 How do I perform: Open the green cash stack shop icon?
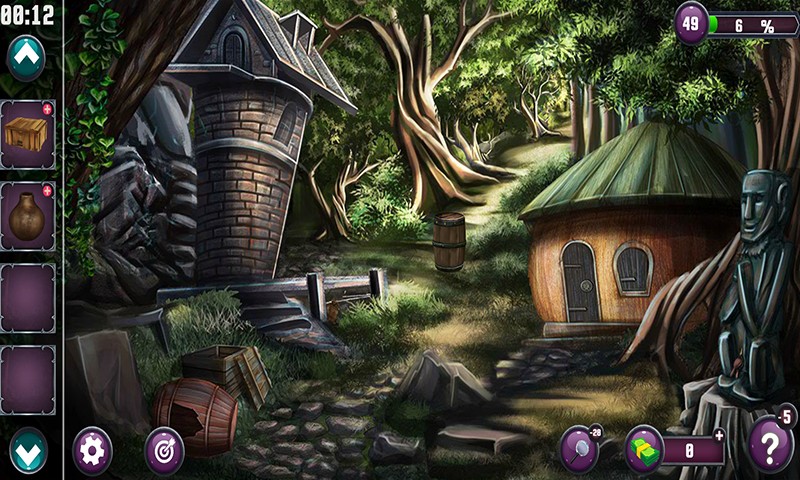tap(645, 449)
